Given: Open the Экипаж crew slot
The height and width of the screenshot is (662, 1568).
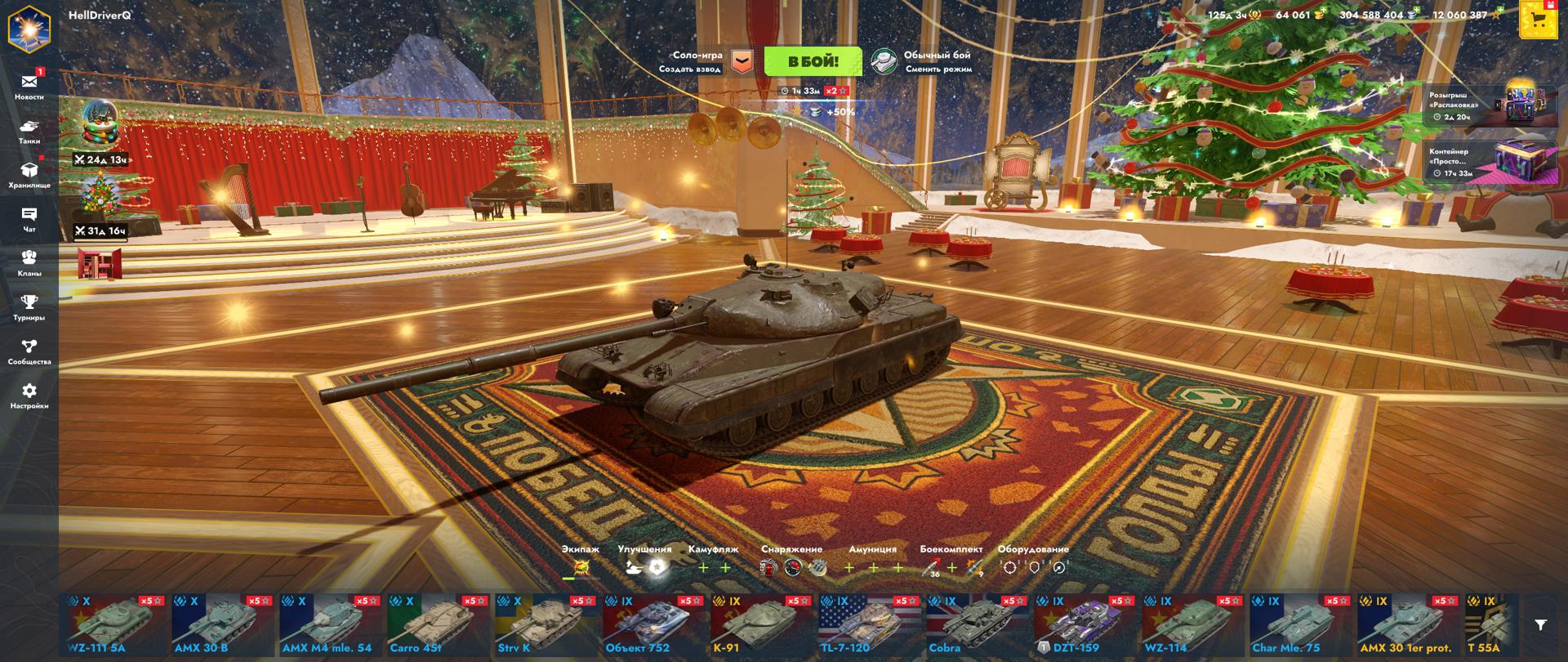Looking at the screenshot, I should tap(580, 566).
